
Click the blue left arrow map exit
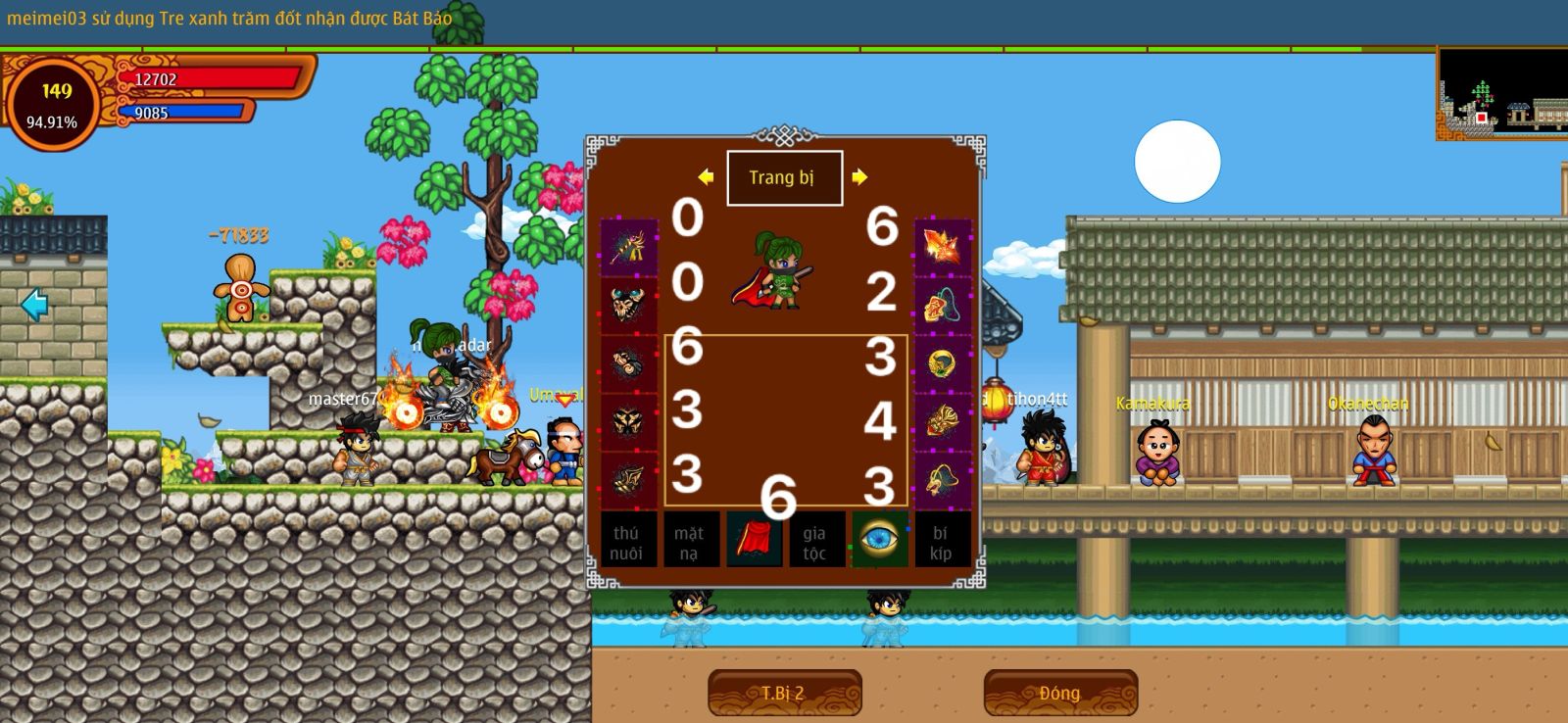(x=34, y=305)
